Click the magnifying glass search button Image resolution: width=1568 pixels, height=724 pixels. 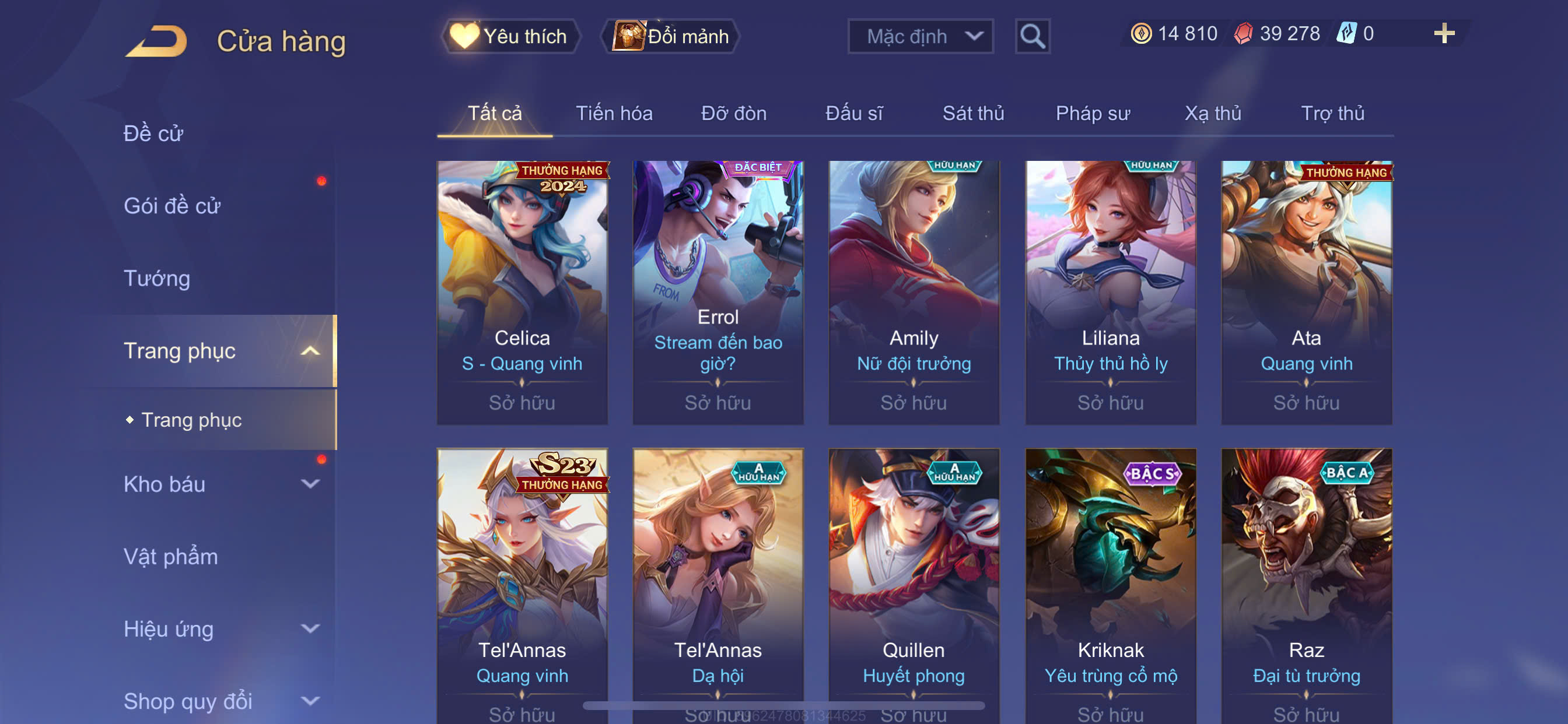coord(1032,37)
